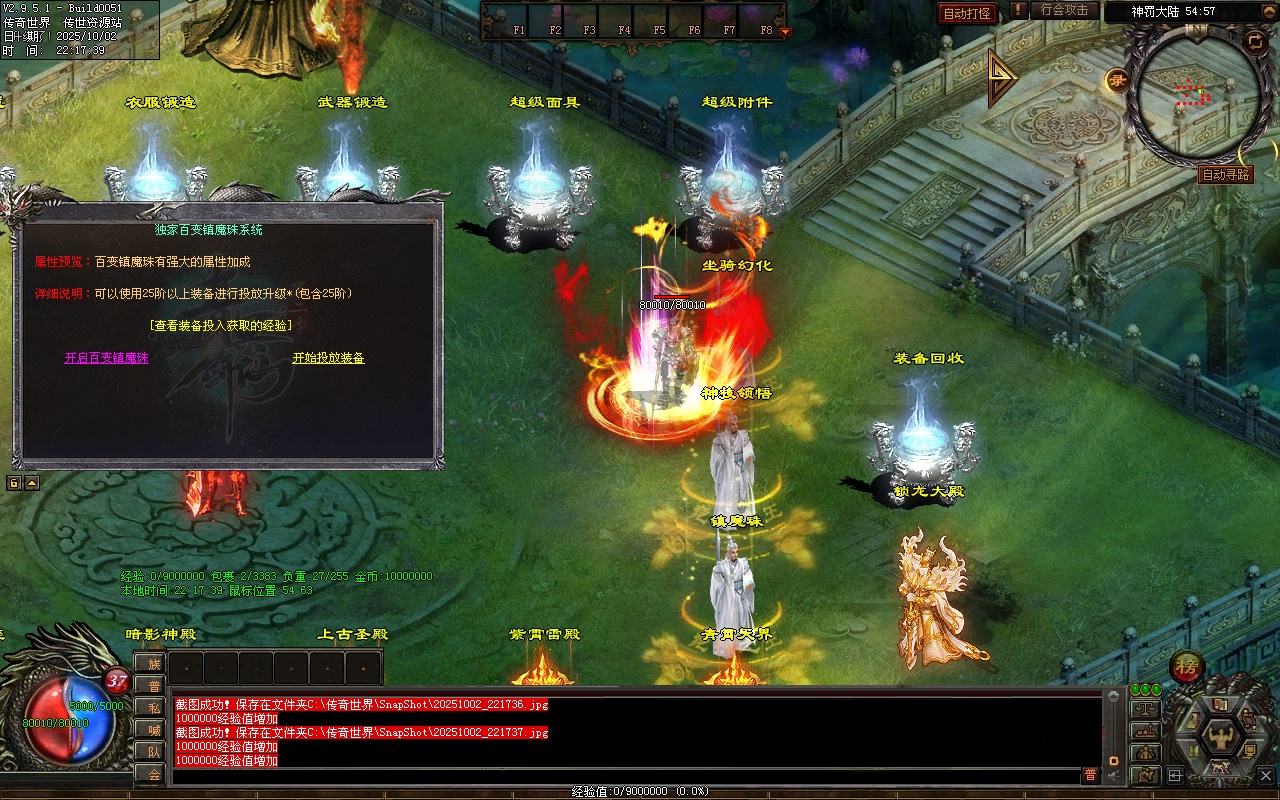Click the minimap's refresh arrows icon
This screenshot has width=1280, height=800.
point(1254,40)
